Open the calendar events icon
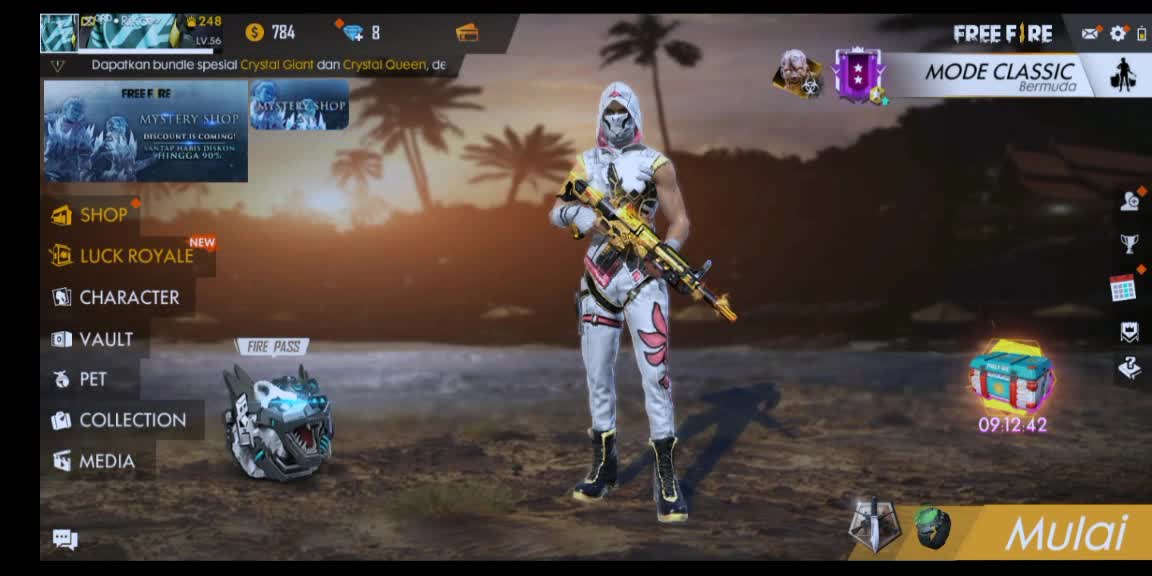 pos(1123,288)
